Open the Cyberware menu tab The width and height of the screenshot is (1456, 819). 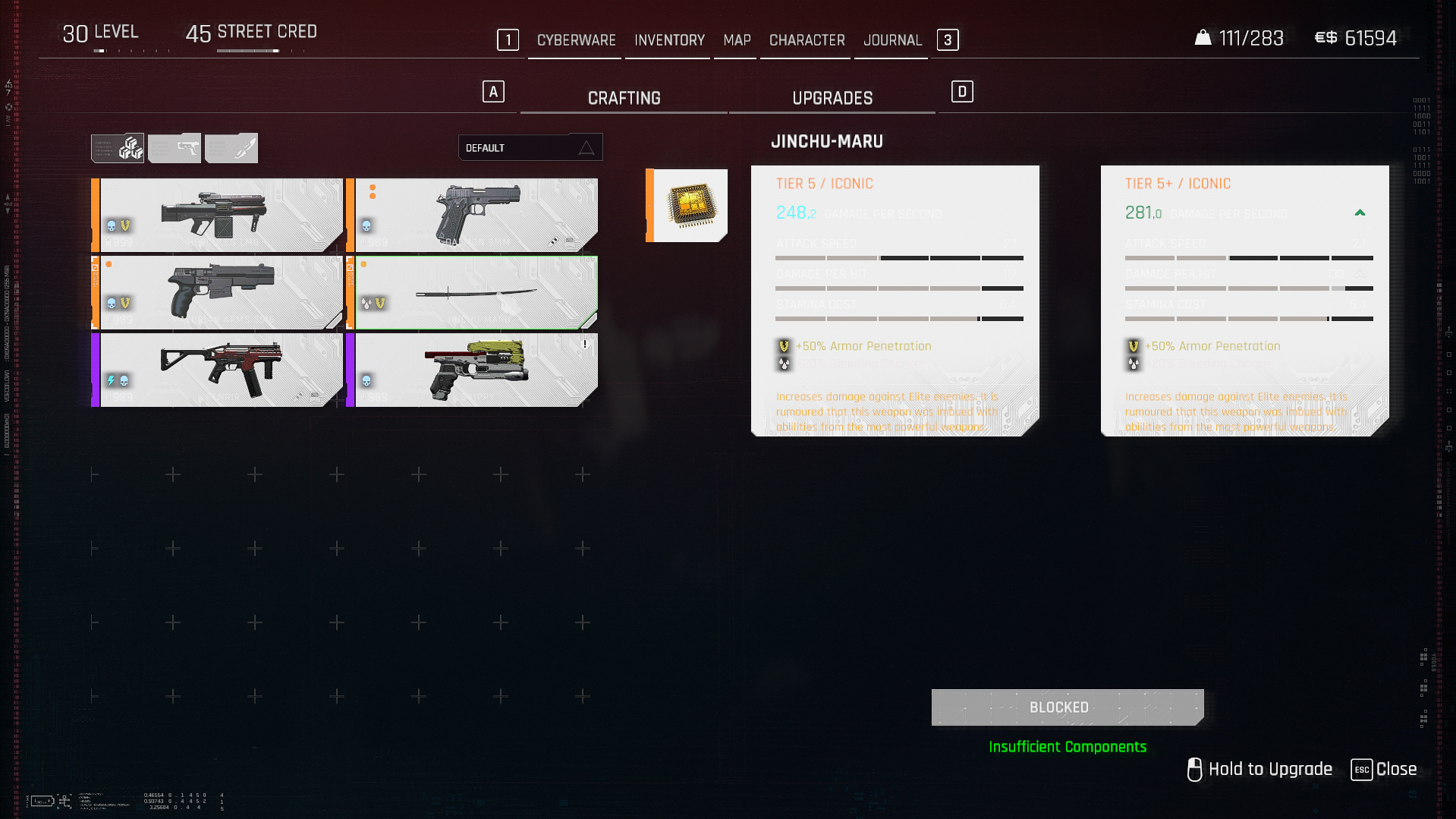(x=576, y=40)
